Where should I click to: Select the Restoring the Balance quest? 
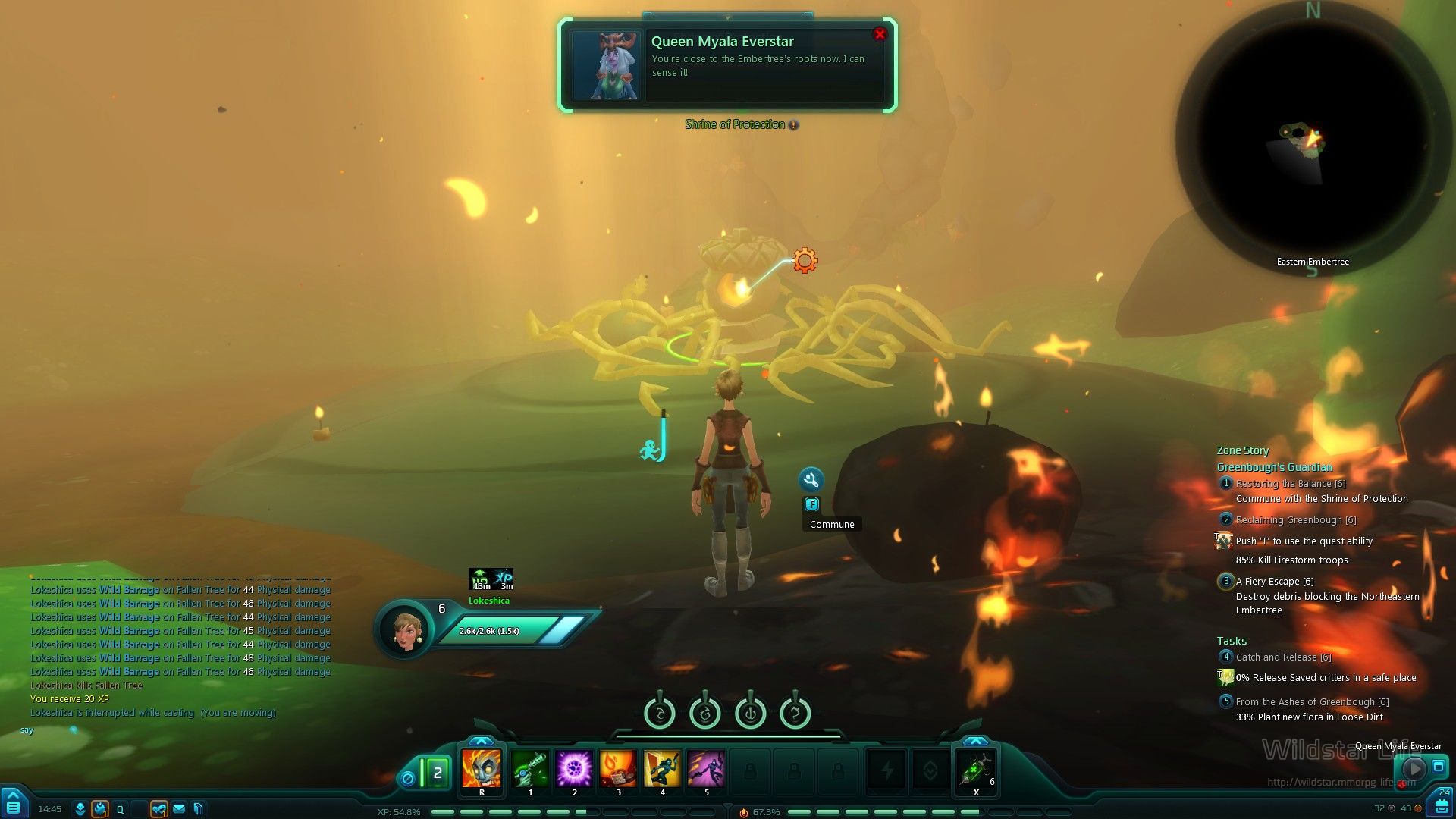click(x=1290, y=484)
